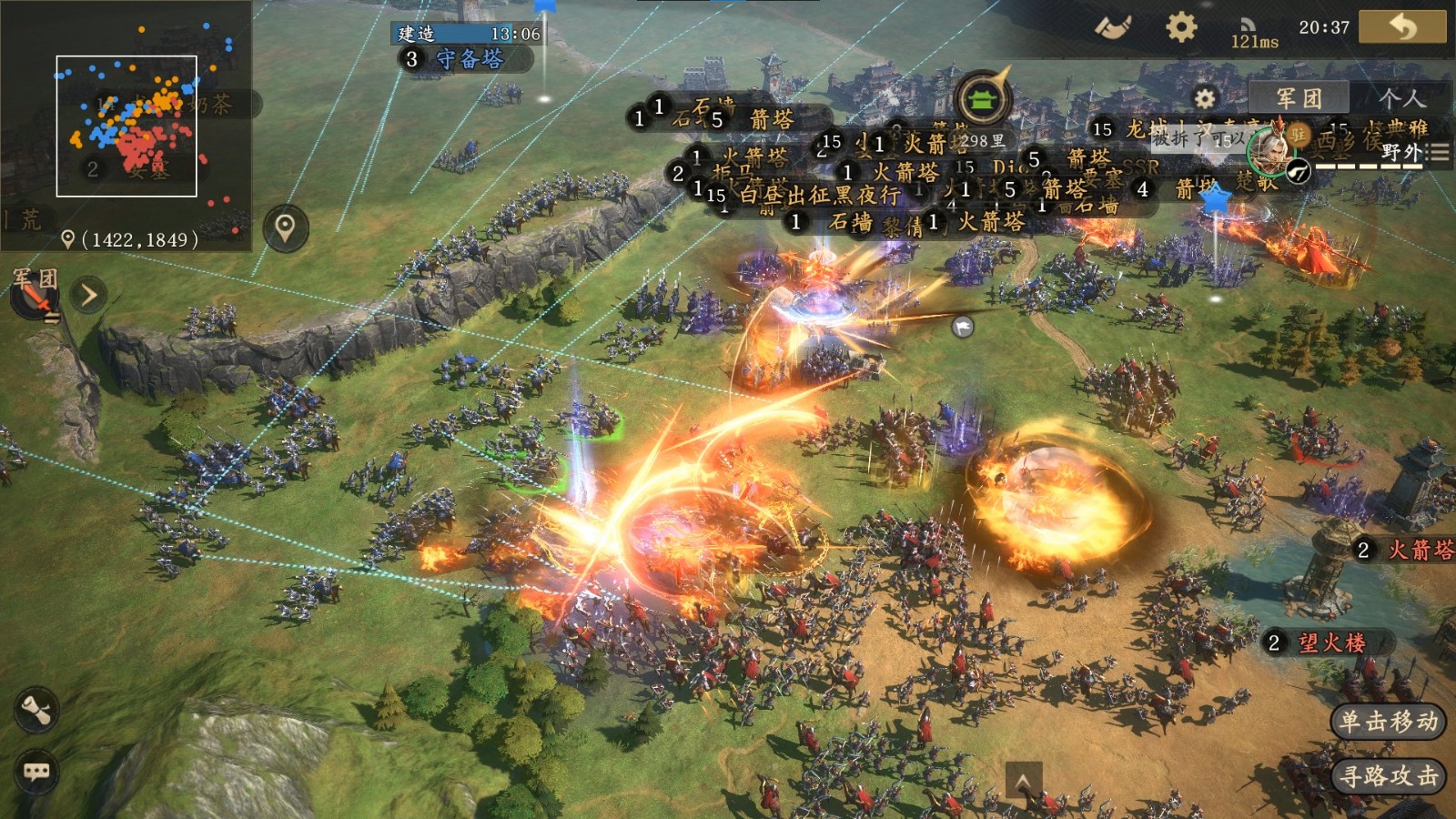This screenshot has height=819, width=1456.
Task: Open the list menu next to 野外
Action: pyautogui.click(x=1438, y=153)
